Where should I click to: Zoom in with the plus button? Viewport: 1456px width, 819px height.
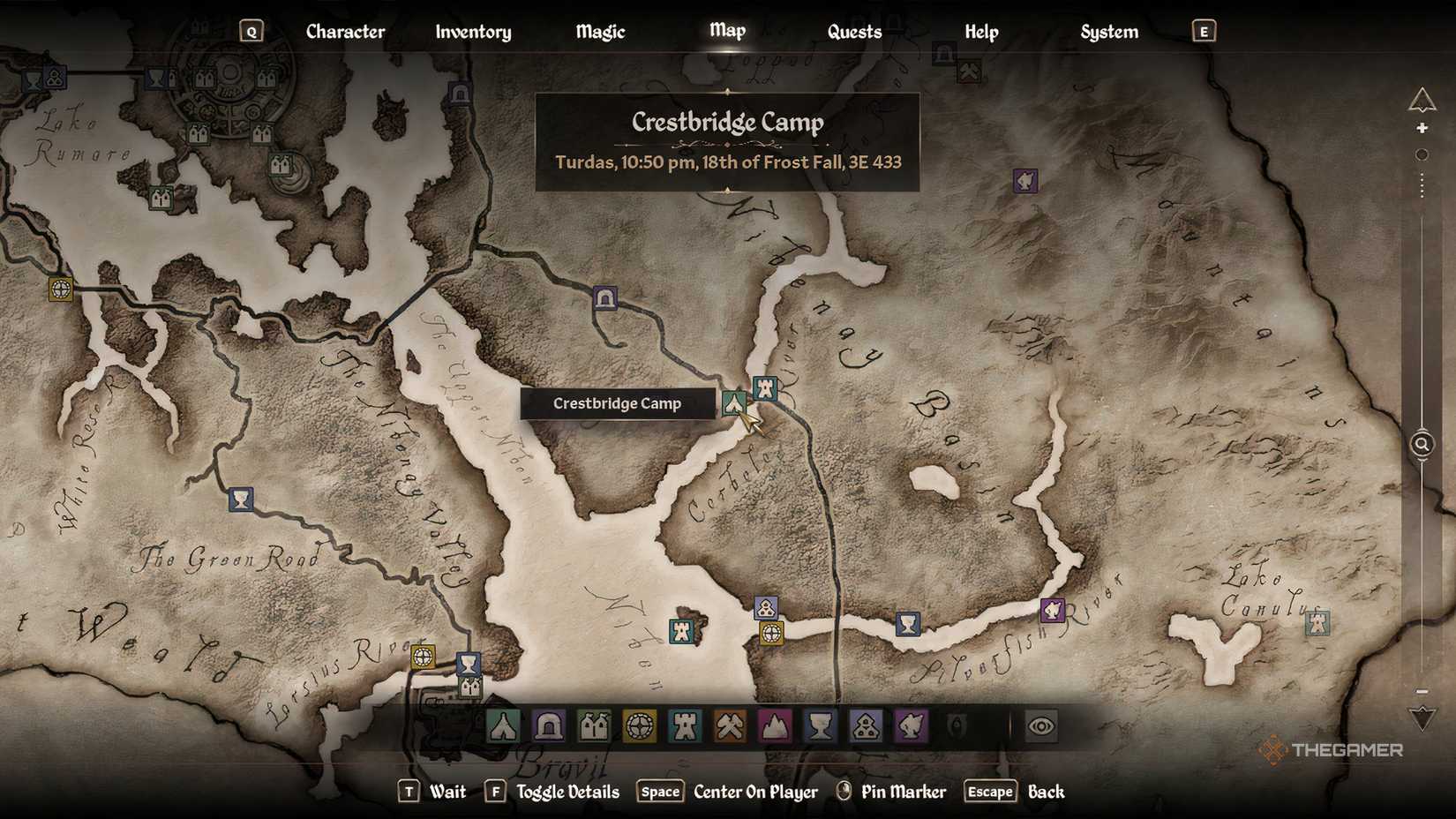1422,129
